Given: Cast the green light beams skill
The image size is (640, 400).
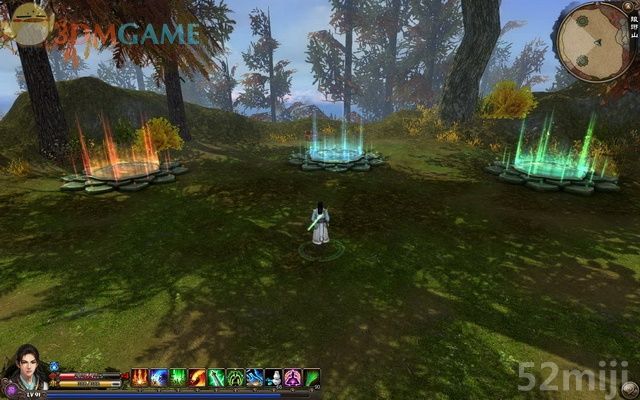Looking at the screenshot, I should click(x=178, y=377).
